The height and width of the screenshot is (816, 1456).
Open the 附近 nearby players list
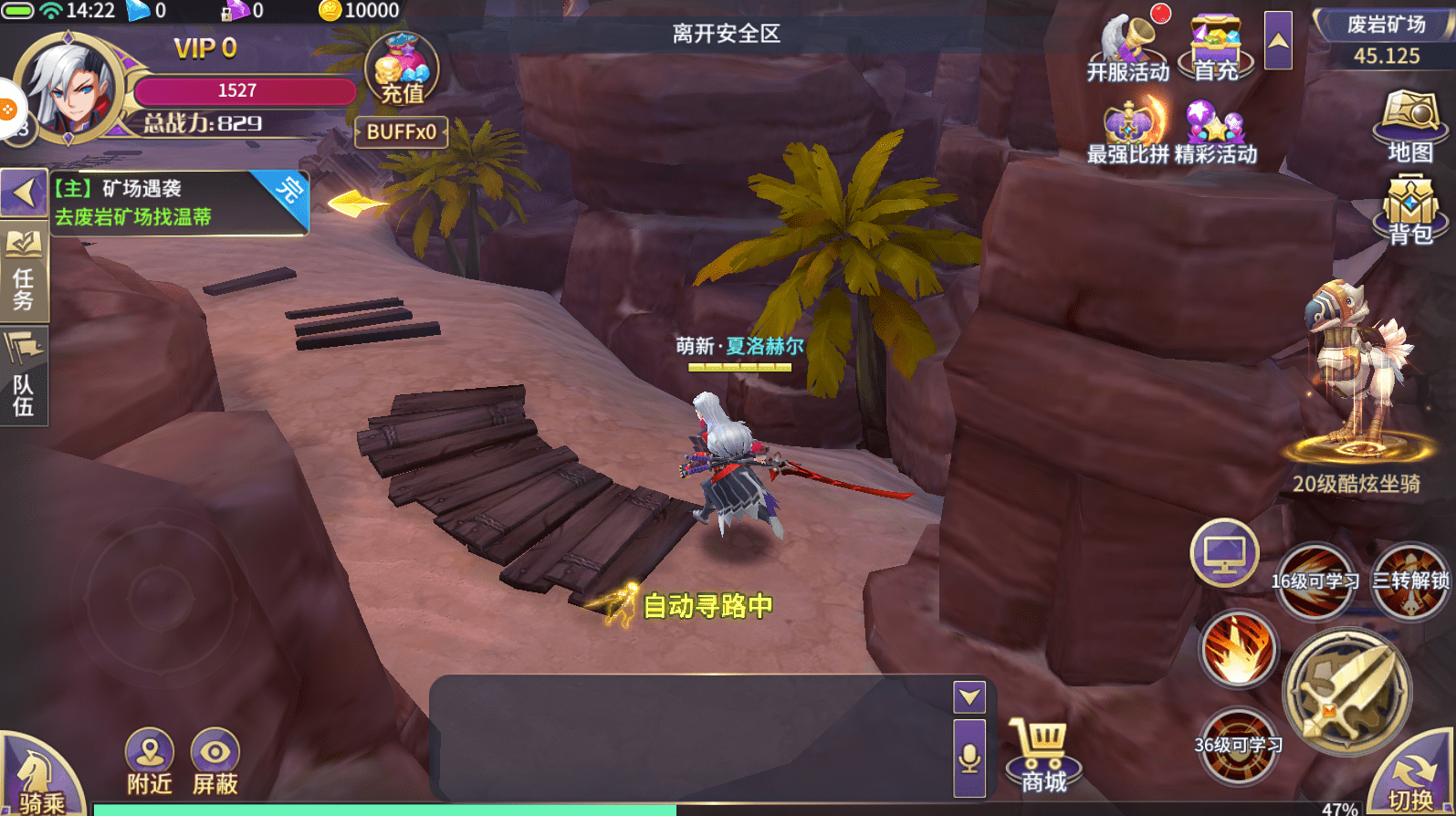pyautogui.click(x=150, y=762)
